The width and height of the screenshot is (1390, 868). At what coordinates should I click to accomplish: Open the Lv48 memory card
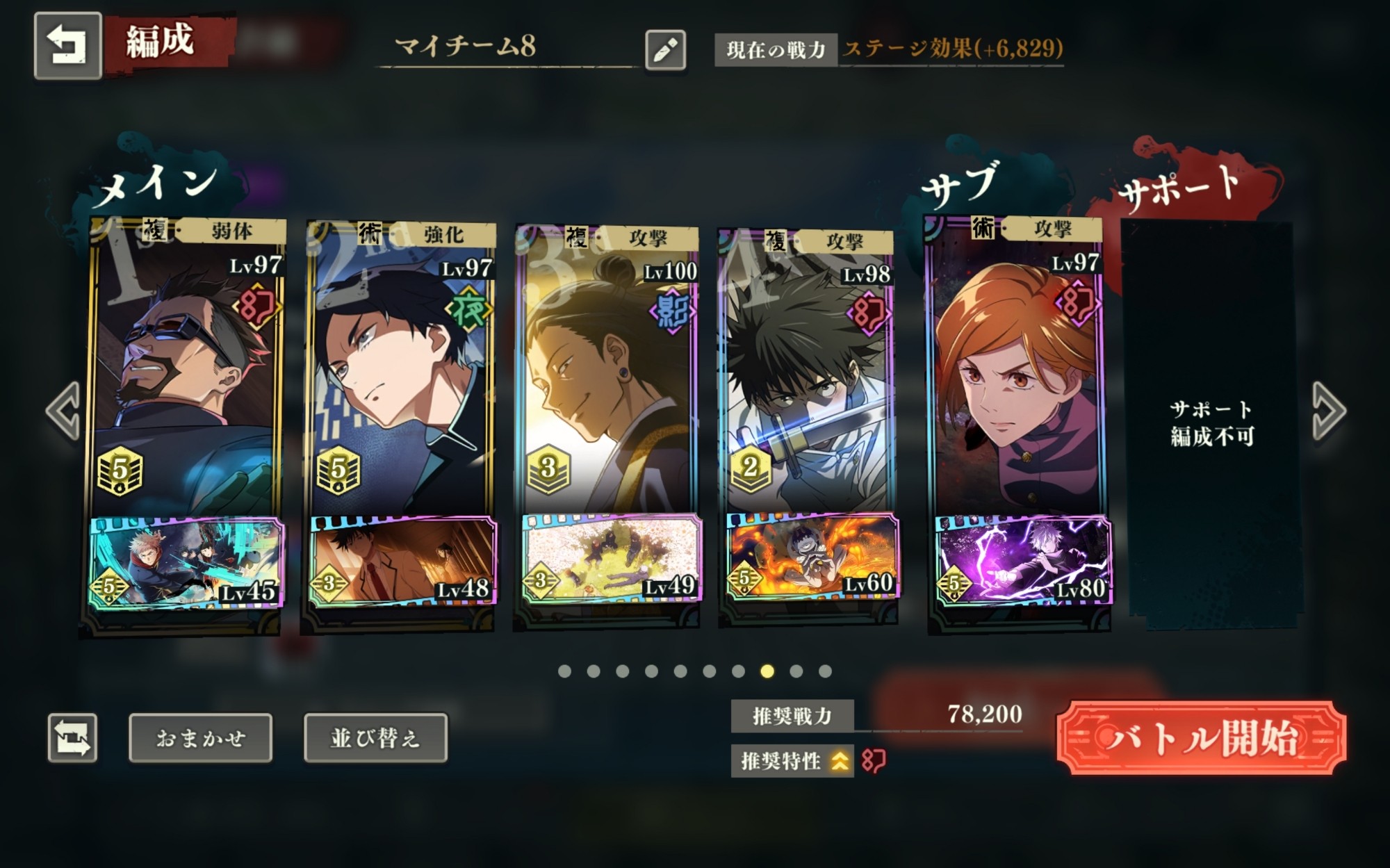pos(402,562)
